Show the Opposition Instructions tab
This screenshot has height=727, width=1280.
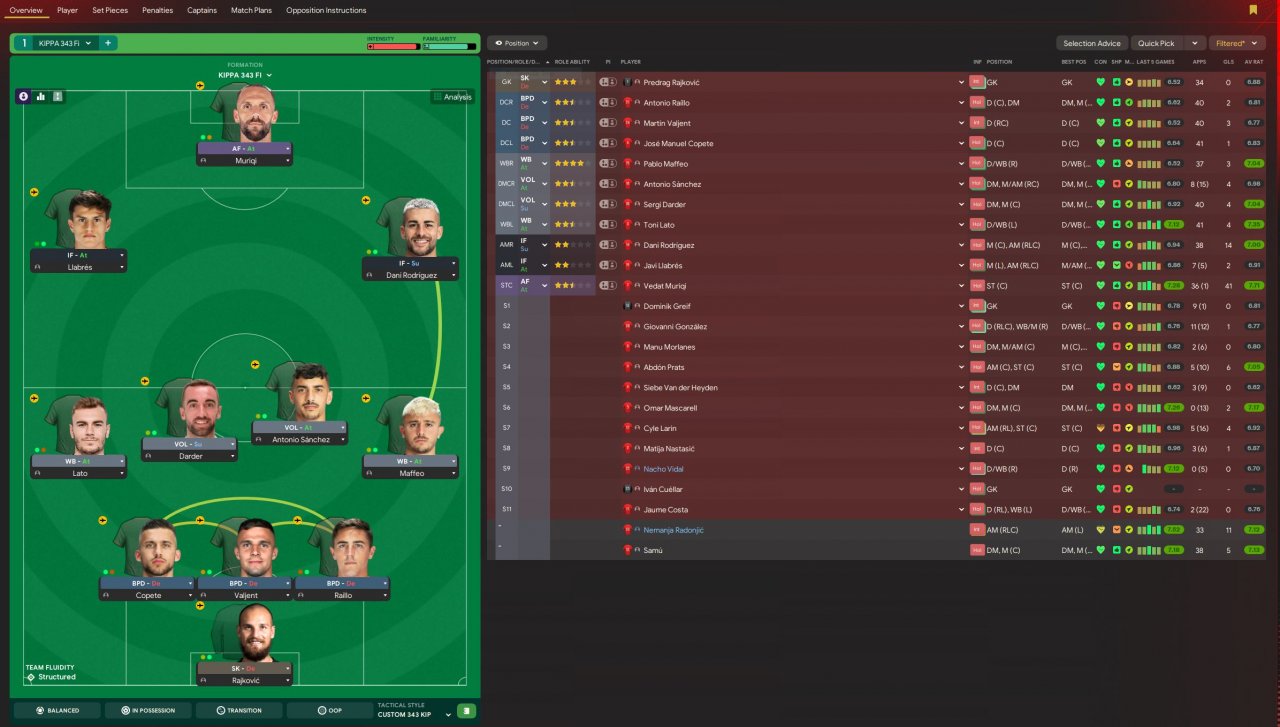click(326, 10)
